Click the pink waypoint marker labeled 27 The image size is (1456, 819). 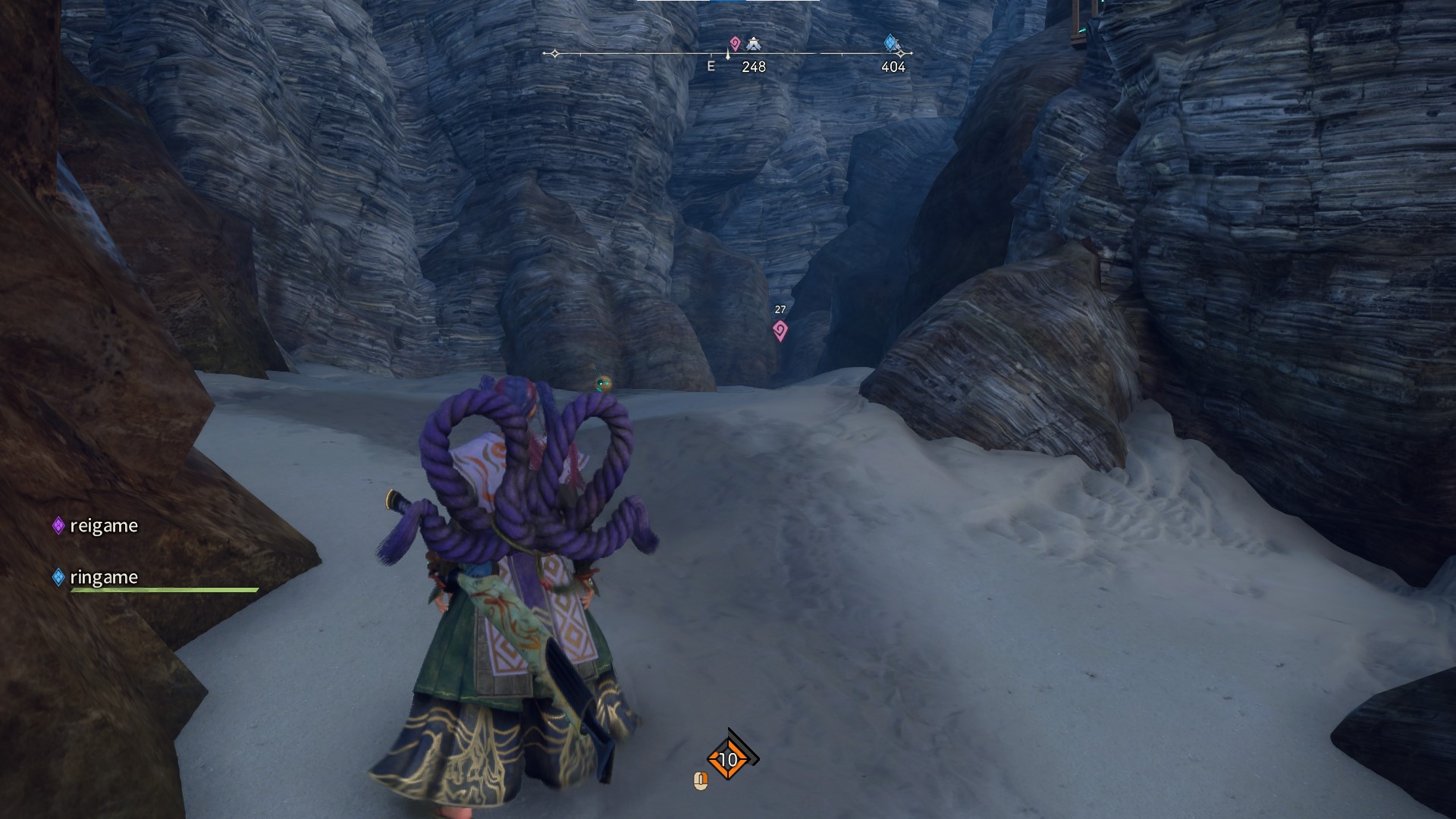tap(780, 330)
